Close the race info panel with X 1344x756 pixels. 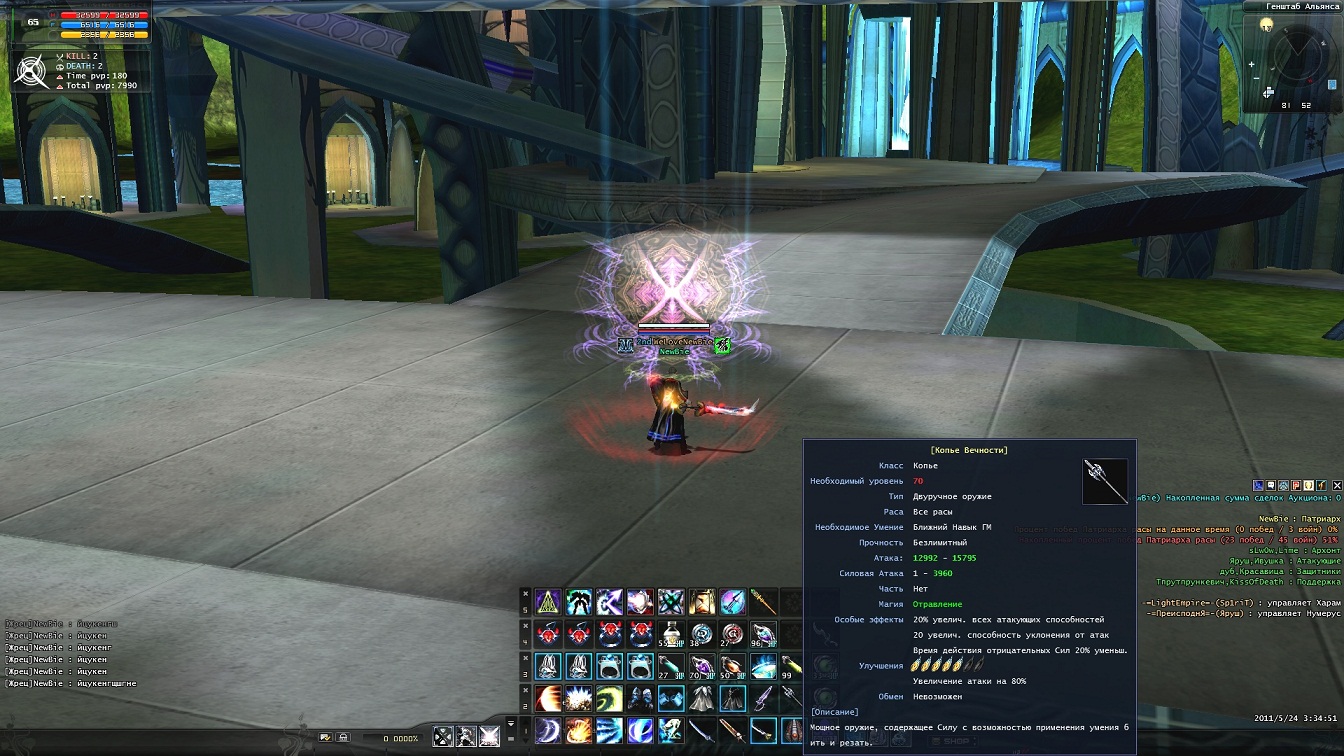point(1337,485)
